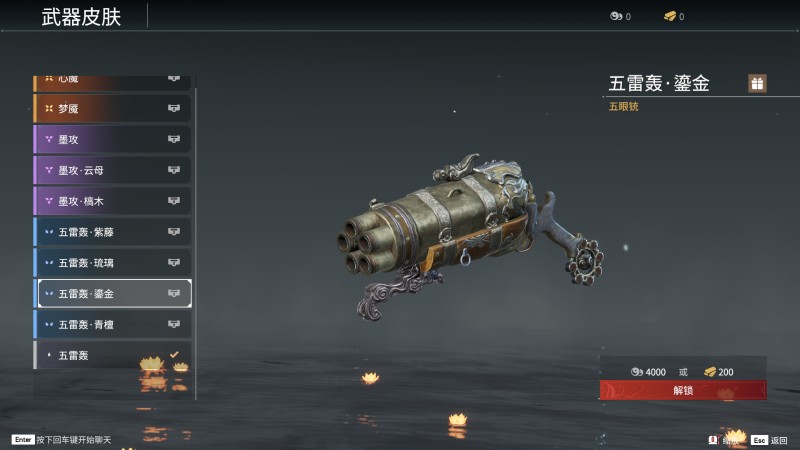Viewport: 800px width, 450px height.
Task: Select the 梦魇 weapon skin
Action: (x=113, y=109)
